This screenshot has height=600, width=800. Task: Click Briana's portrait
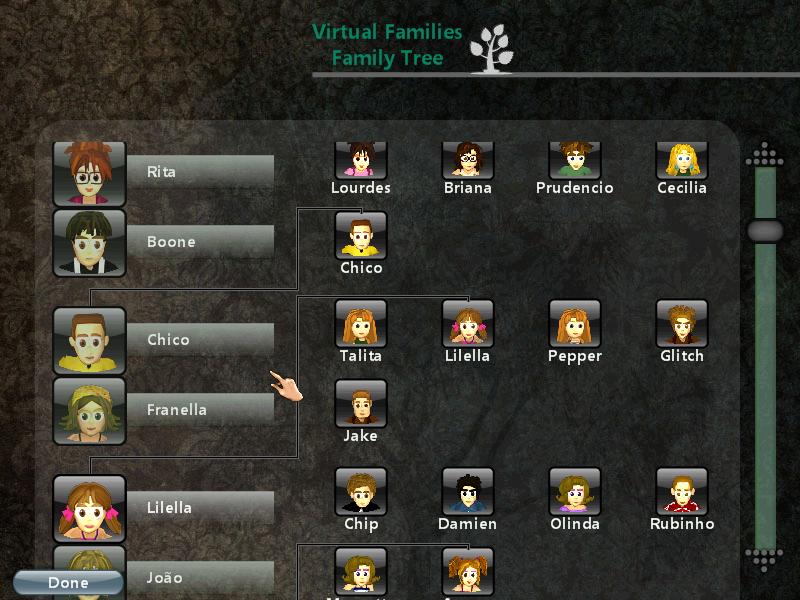point(468,160)
